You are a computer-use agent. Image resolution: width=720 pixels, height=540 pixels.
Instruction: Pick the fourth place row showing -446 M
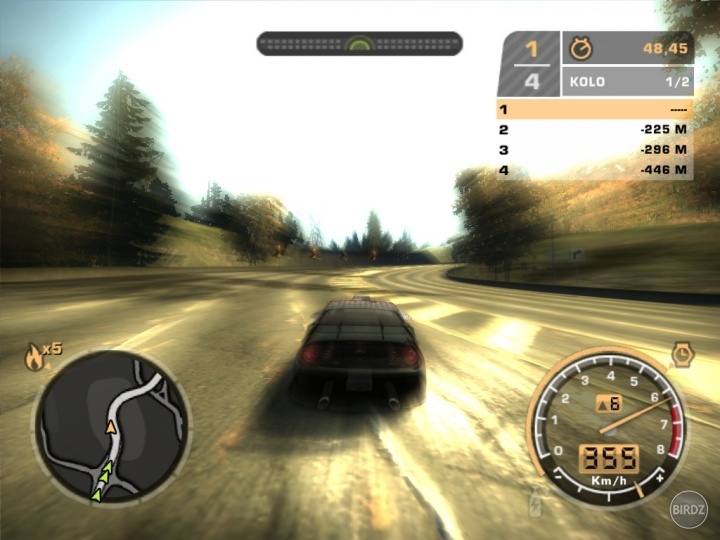coord(594,170)
